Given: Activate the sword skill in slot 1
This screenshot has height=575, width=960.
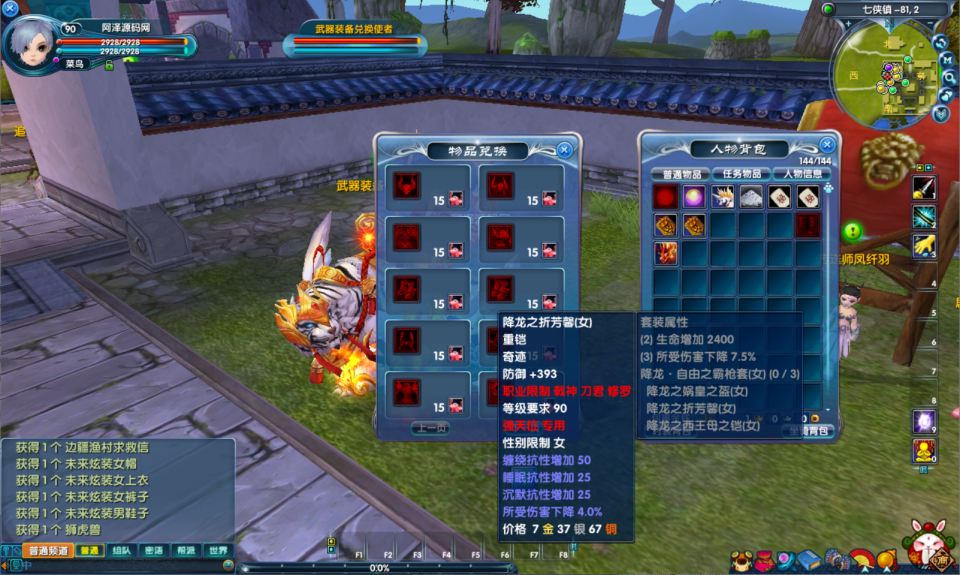Looking at the screenshot, I should click(x=923, y=186).
